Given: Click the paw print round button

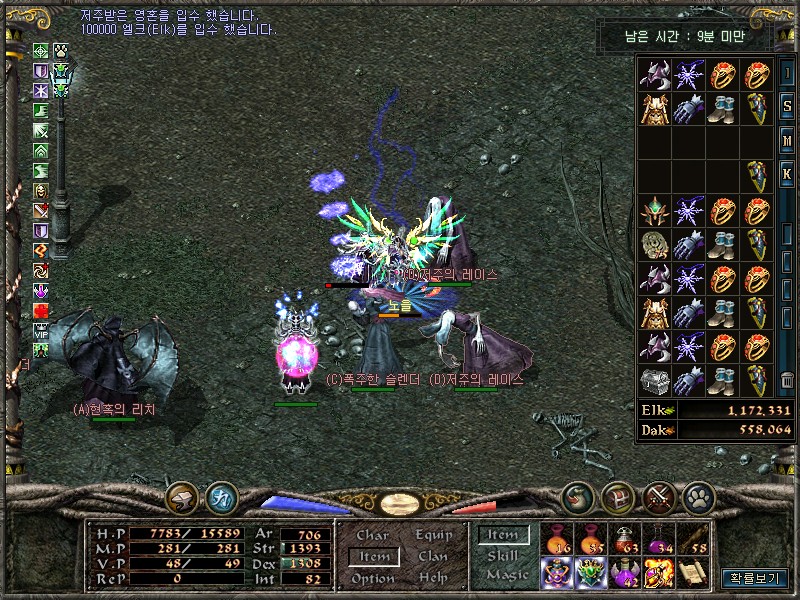Looking at the screenshot, I should (x=697, y=496).
